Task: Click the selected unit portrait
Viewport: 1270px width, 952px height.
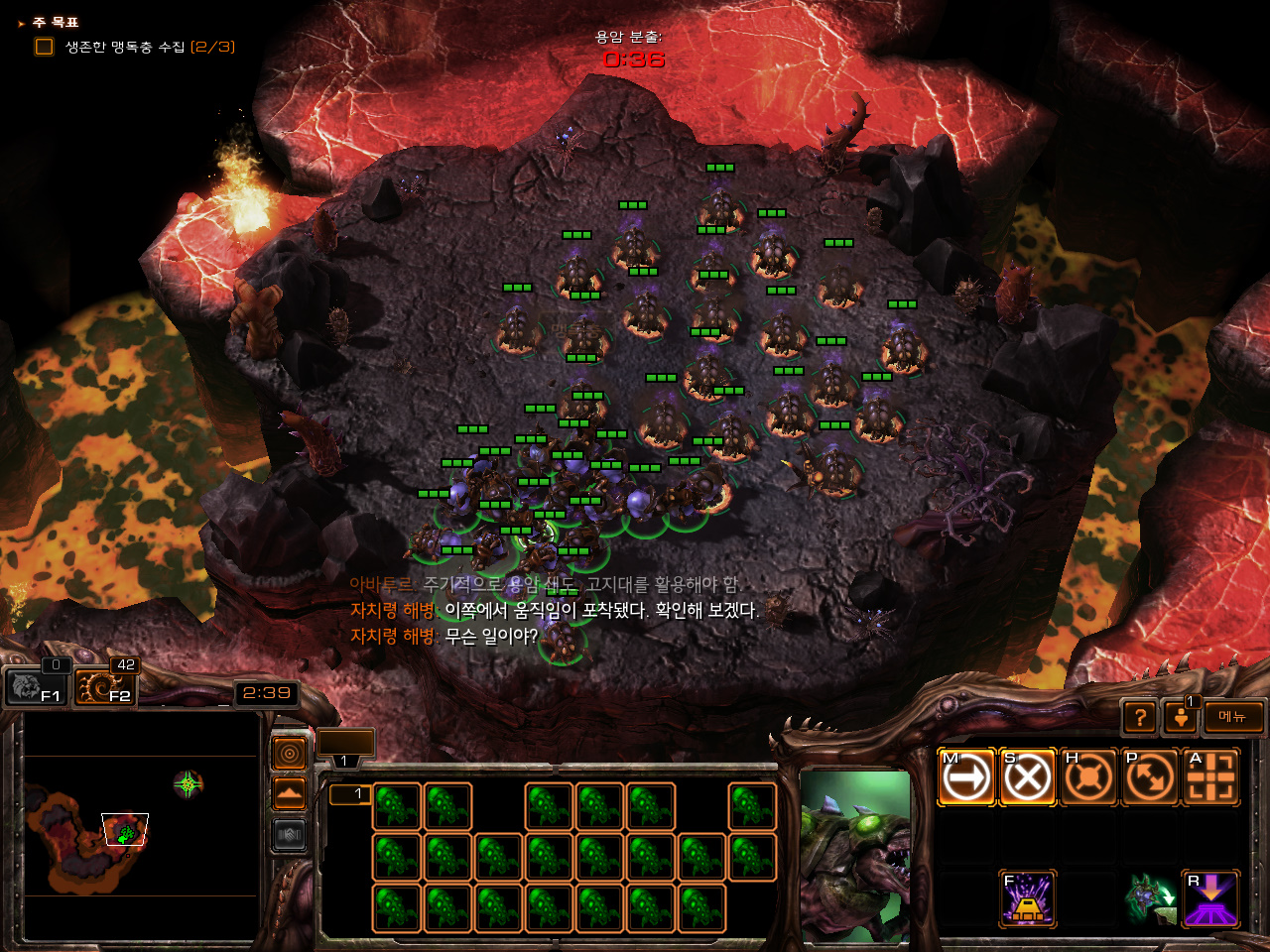Action: (854, 855)
